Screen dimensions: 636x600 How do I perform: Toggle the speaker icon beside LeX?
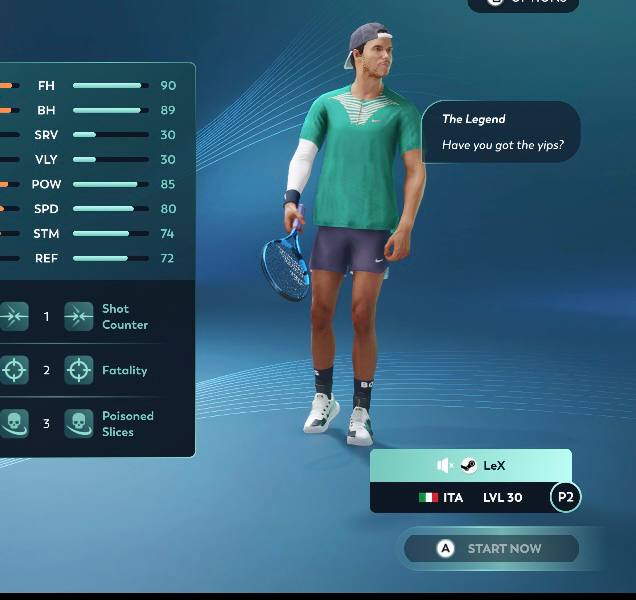point(445,465)
